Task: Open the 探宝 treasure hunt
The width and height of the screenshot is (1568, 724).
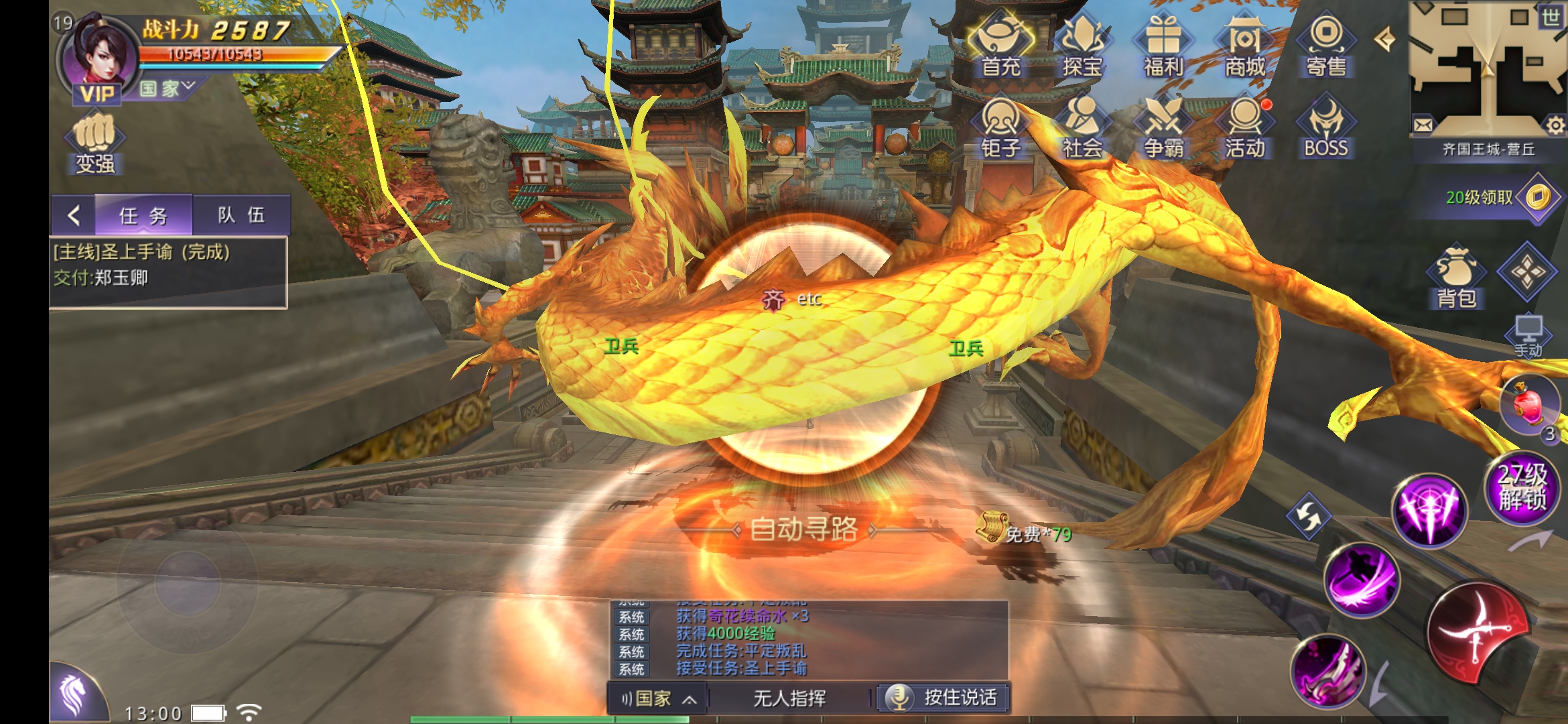Action: click(1082, 46)
